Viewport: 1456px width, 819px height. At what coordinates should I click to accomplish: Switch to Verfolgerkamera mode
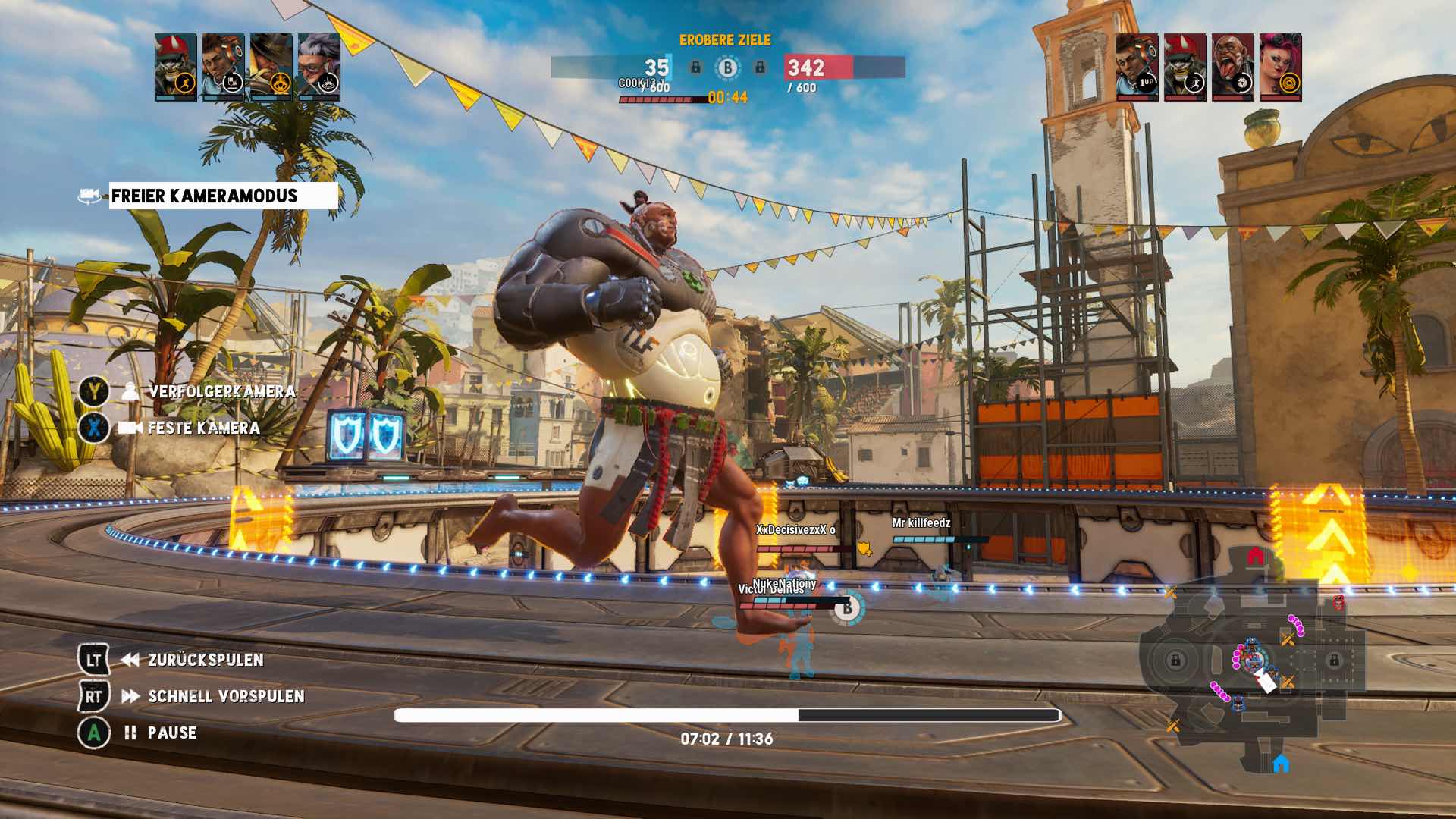221,391
